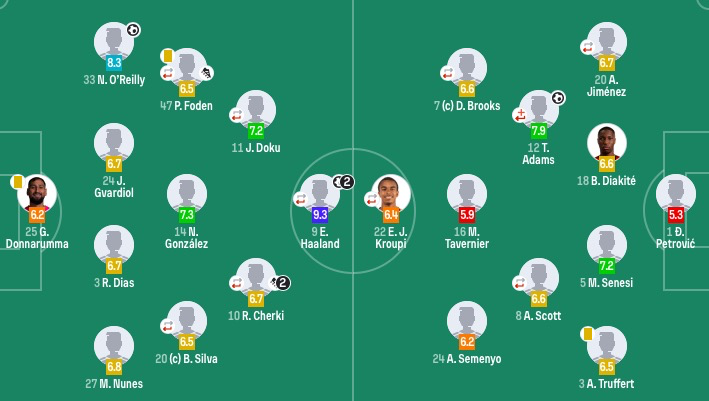Image resolution: width=709 pixels, height=401 pixels.
Task: Select T. Adams's player icon
Action: click(538, 110)
